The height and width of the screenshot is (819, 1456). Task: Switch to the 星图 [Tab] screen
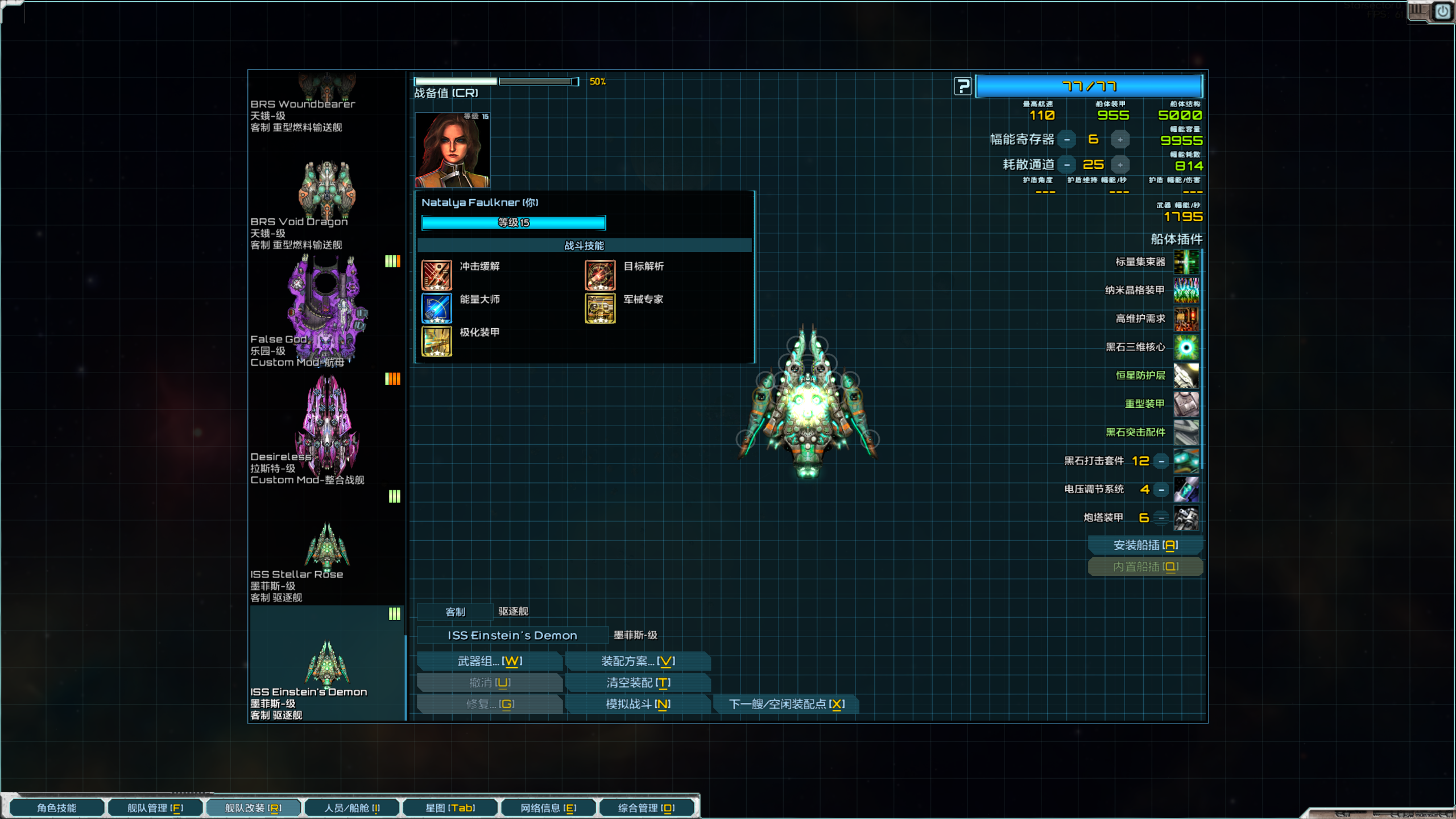[451, 807]
